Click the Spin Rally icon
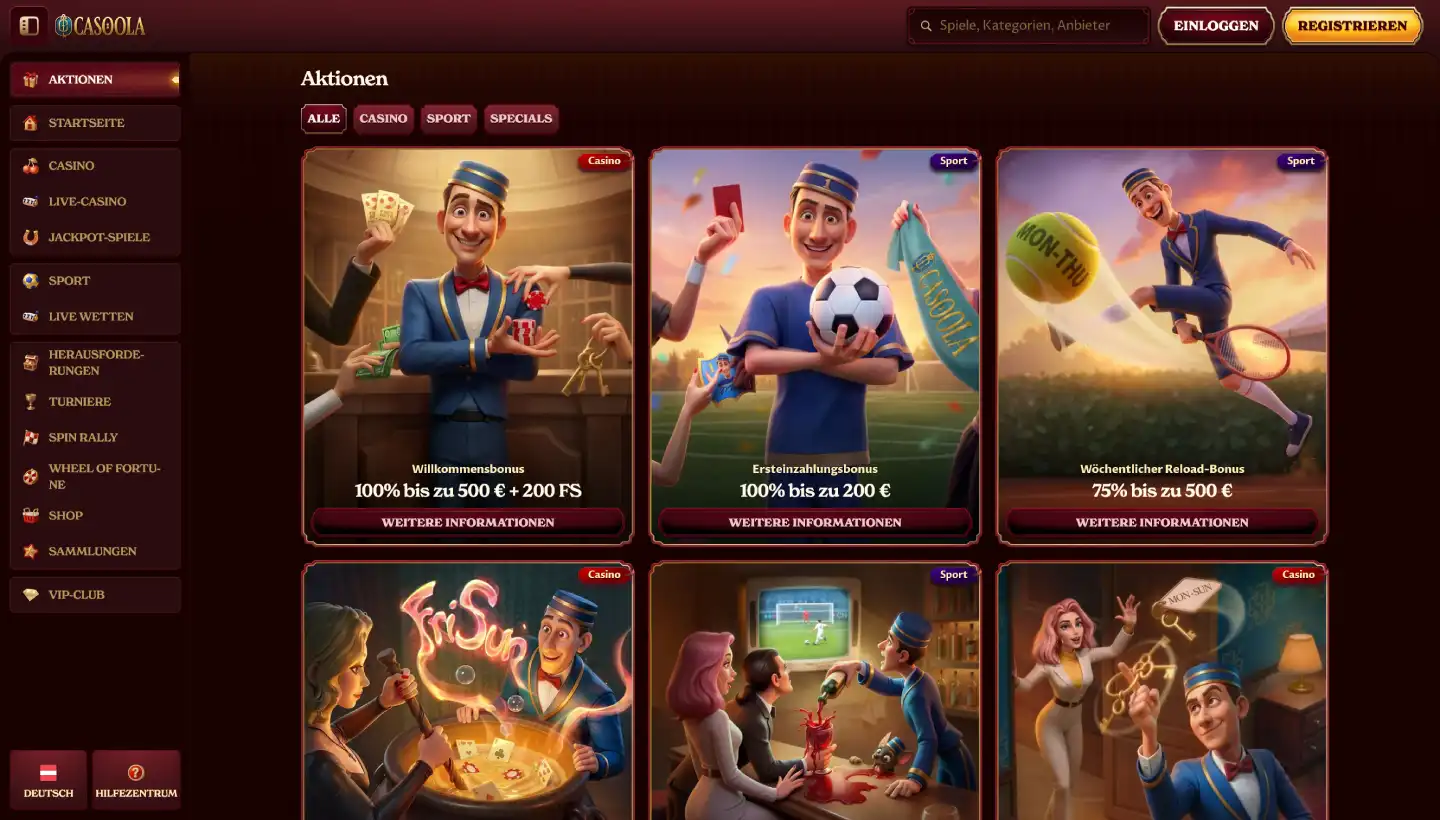 (32, 437)
